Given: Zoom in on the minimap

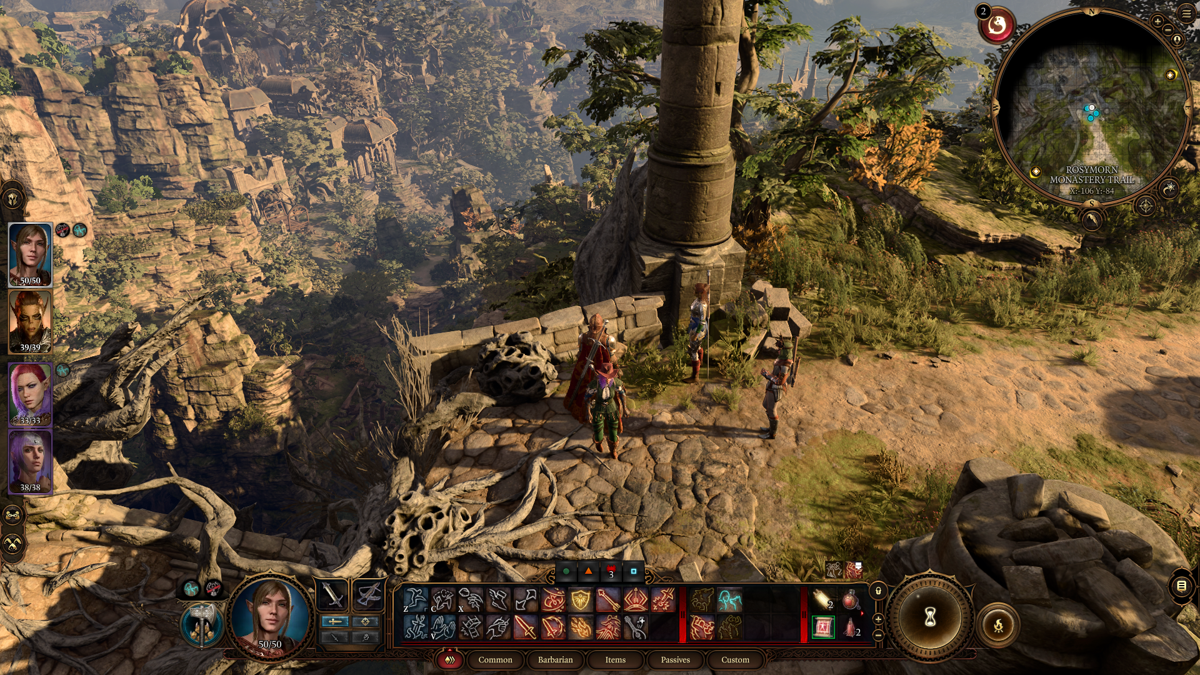Looking at the screenshot, I should point(1157,22).
